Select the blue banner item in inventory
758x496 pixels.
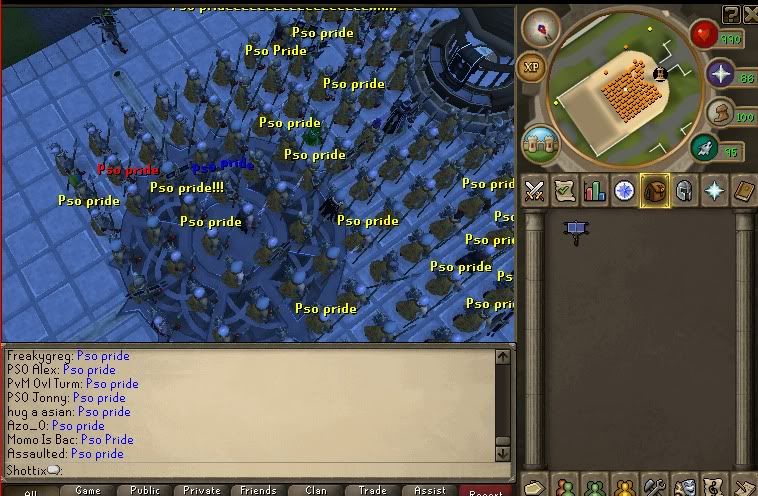576,231
